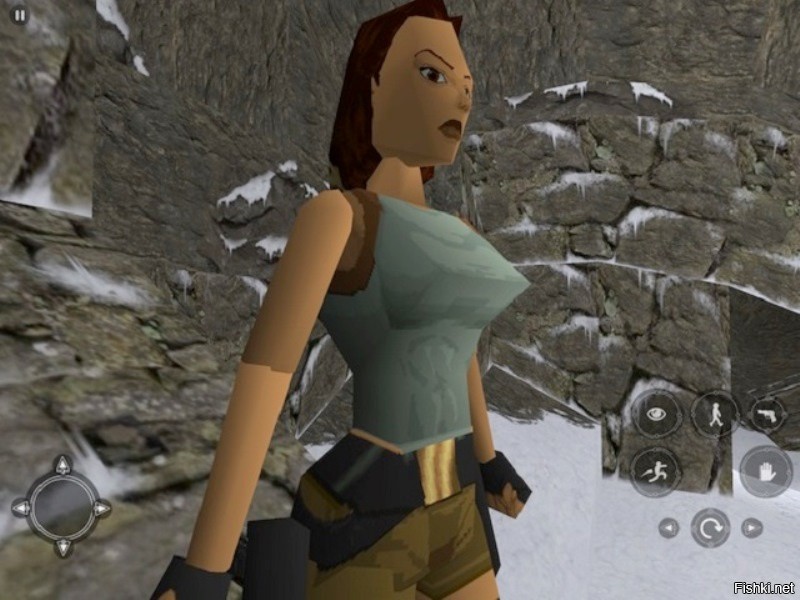Sidestep using the small right arrow button

(x=752, y=527)
